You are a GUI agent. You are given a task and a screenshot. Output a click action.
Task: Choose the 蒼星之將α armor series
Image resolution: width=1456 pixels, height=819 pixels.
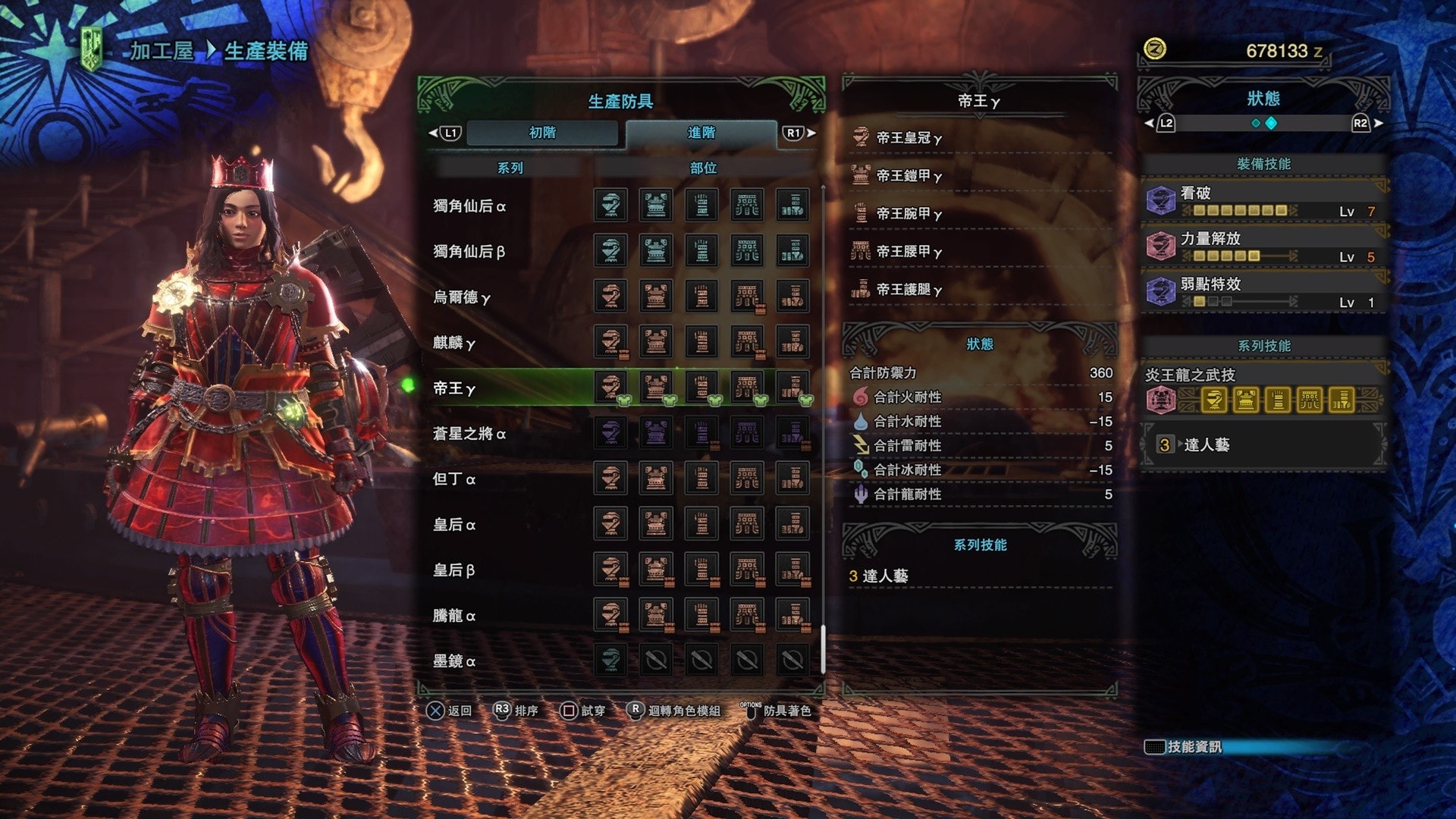(469, 434)
